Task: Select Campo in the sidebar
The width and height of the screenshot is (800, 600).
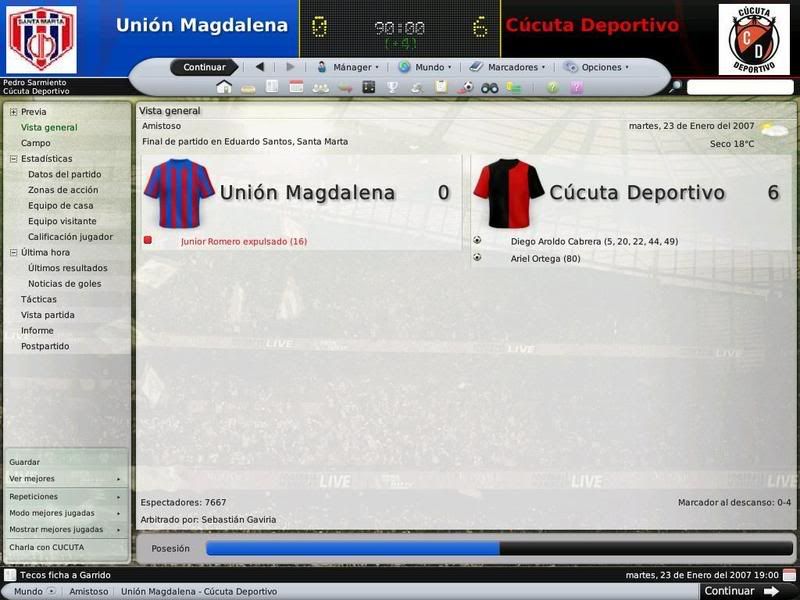Action: pos(35,143)
